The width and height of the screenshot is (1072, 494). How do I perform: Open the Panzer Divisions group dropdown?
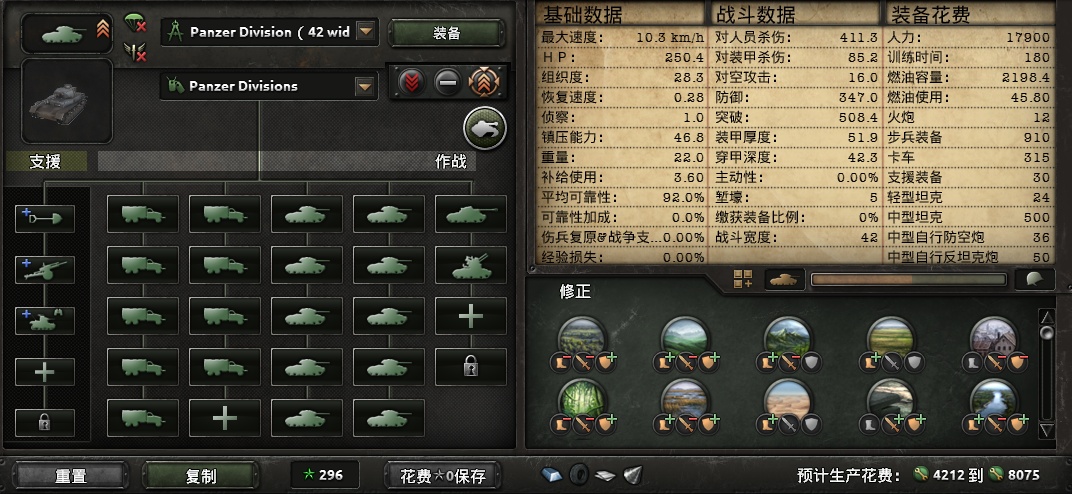click(x=366, y=86)
